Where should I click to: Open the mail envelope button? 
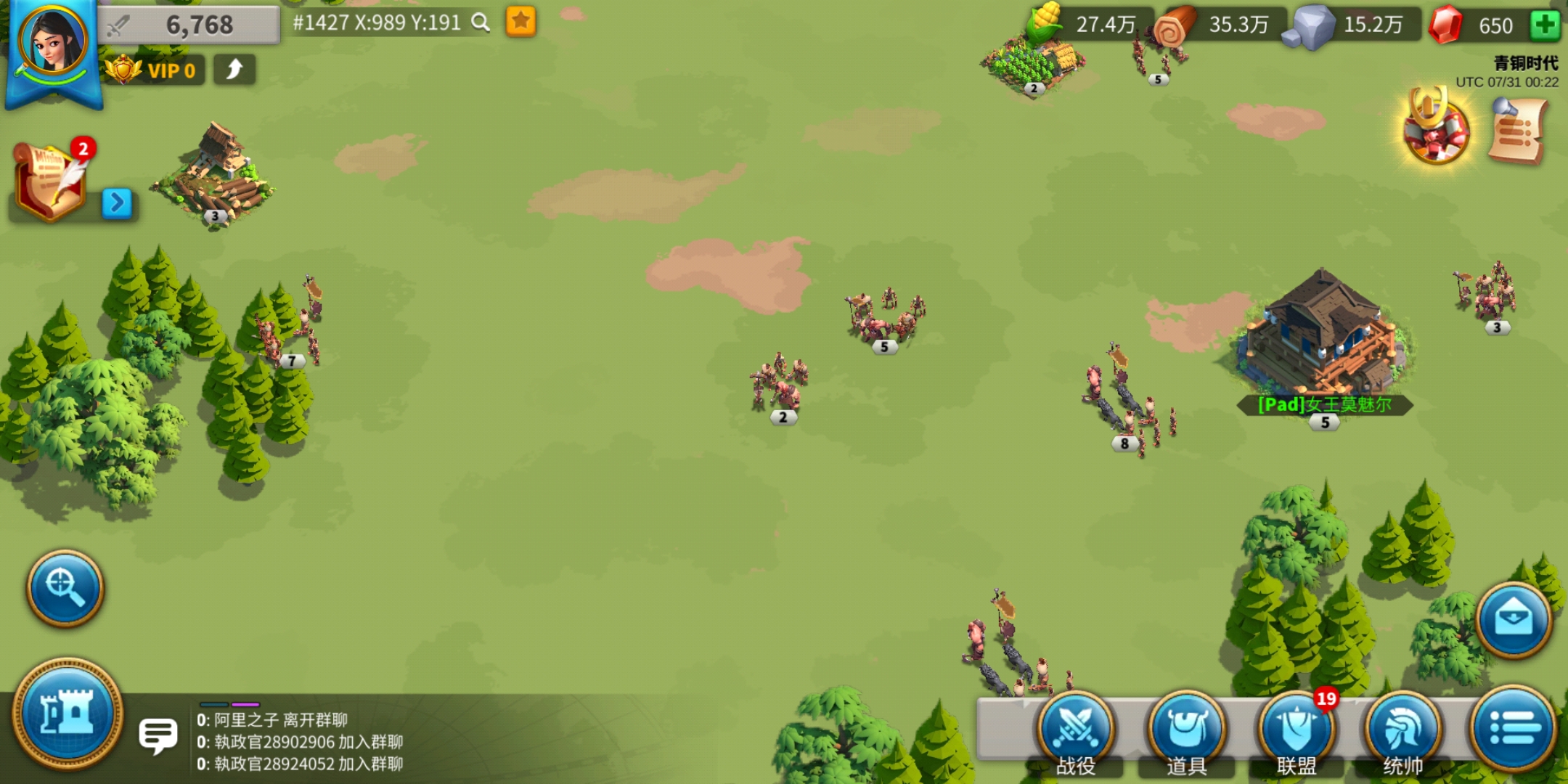pyautogui.click(x=1514, y=619)
